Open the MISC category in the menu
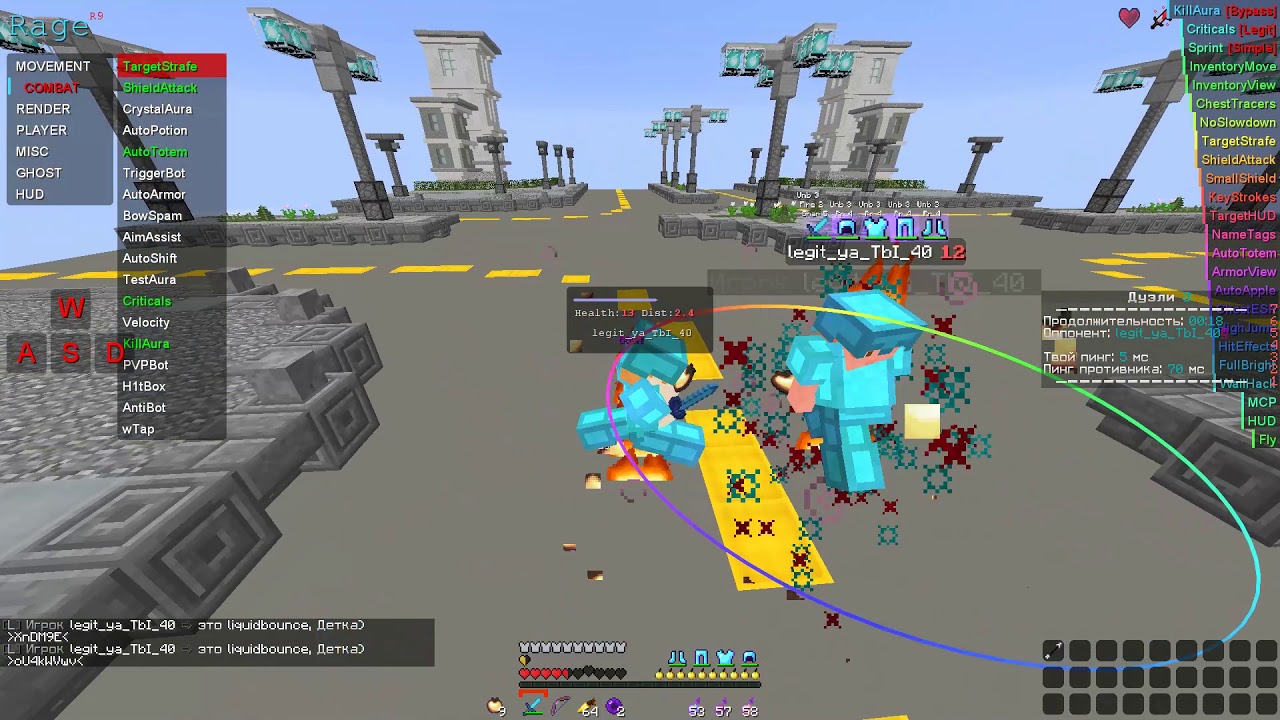This screenshot has width=1280, height=720. click(31, 151)
